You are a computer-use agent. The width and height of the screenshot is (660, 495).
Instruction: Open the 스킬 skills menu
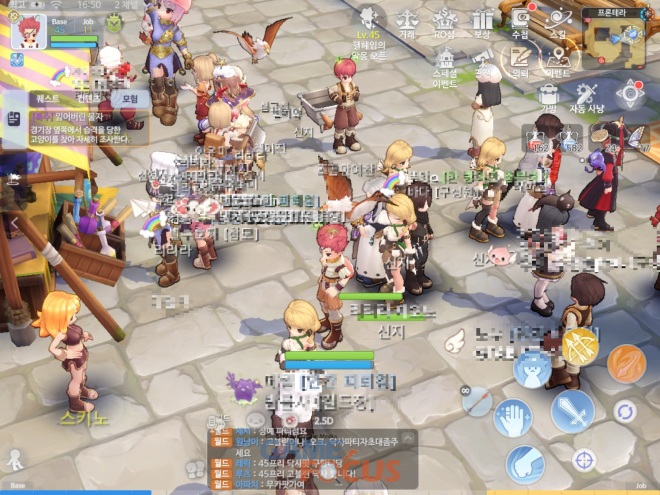pos(558,21)
